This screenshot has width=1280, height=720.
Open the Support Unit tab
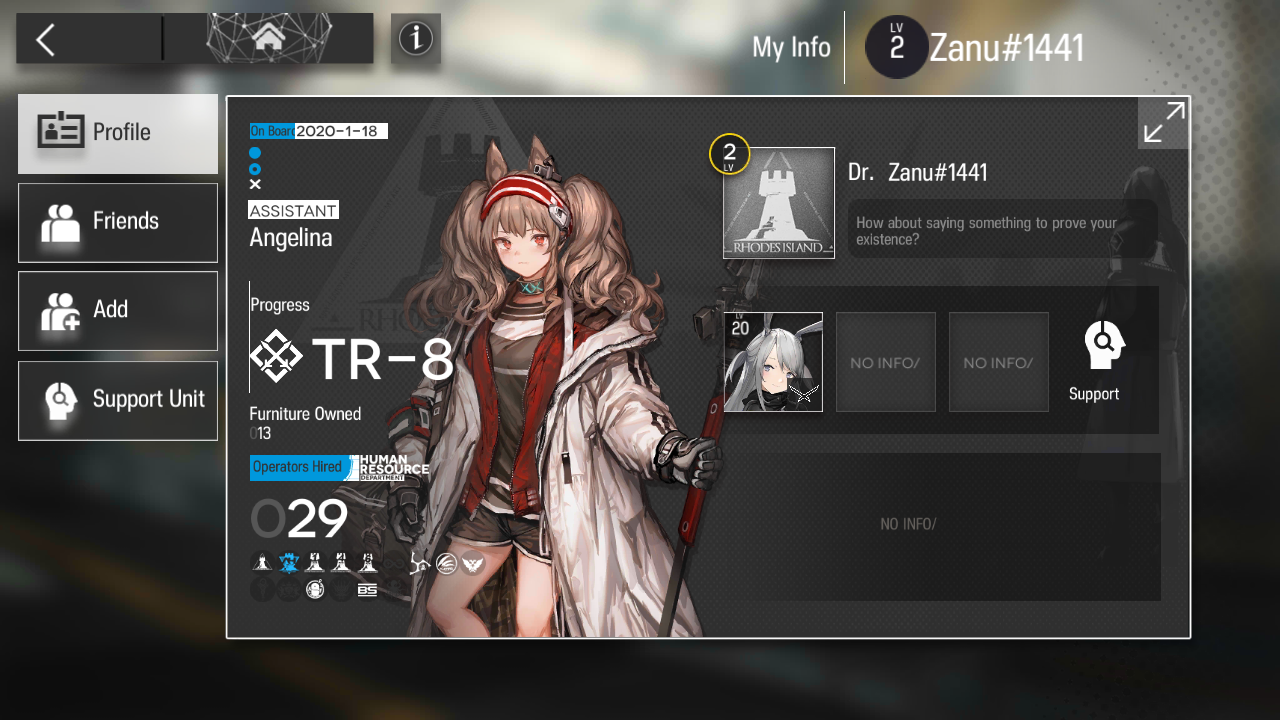(118, 400)
